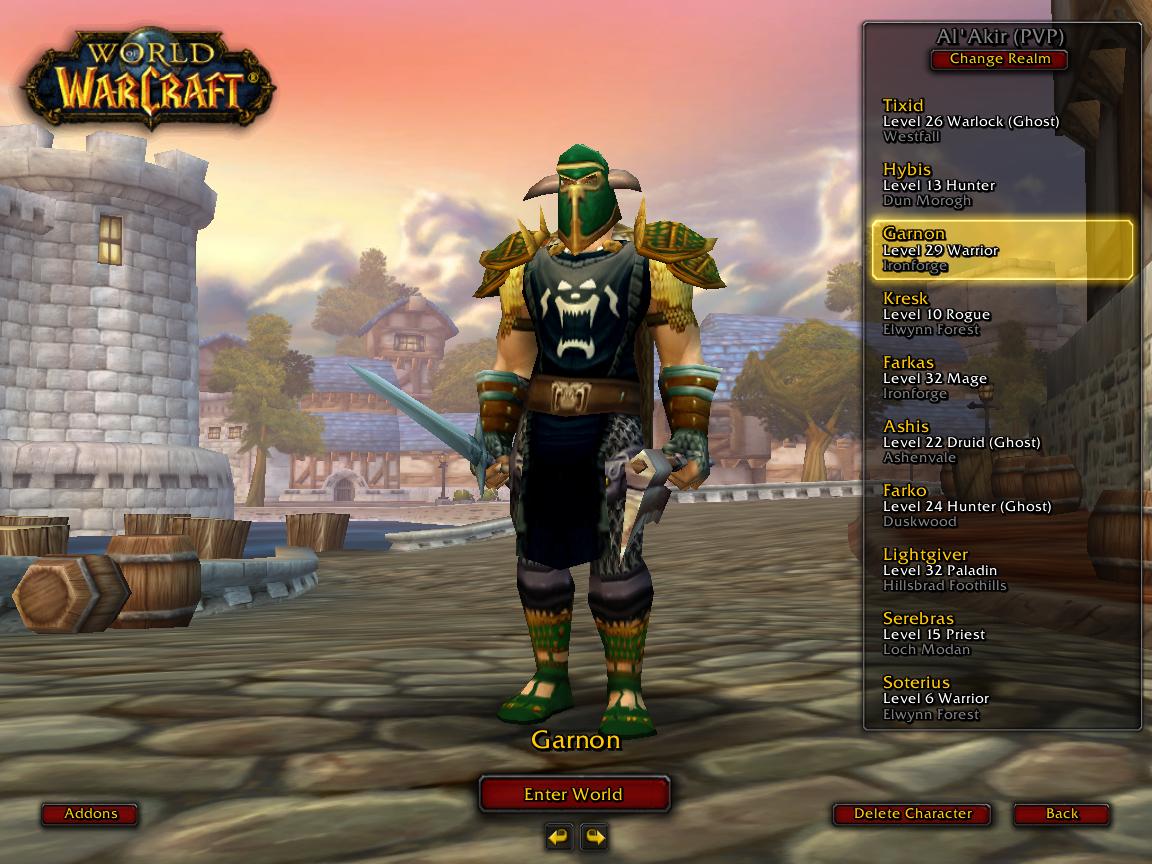Image resolution: width=1152 pixels, height=864 pixels.
Task: Open the Change Realm list
Action: click(x=999, y=59)
